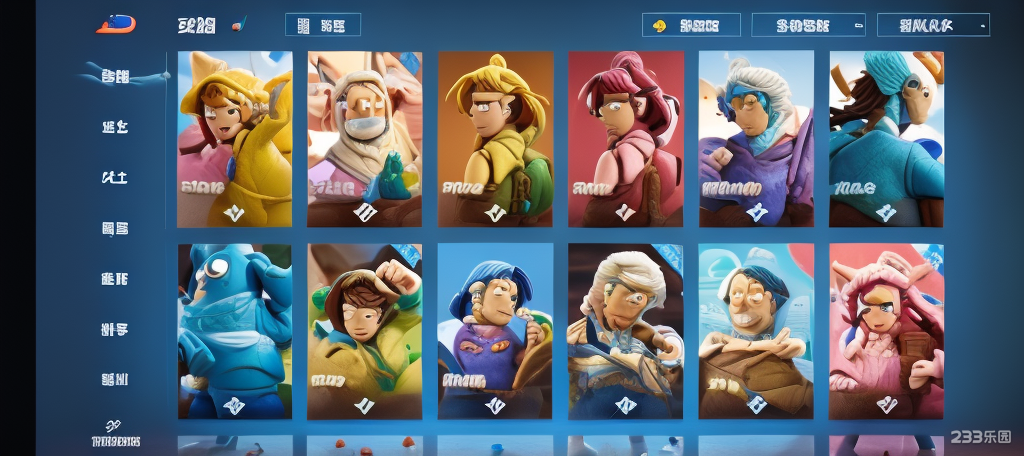
Task: Select the blue creature character card
Action: (235, 331)
